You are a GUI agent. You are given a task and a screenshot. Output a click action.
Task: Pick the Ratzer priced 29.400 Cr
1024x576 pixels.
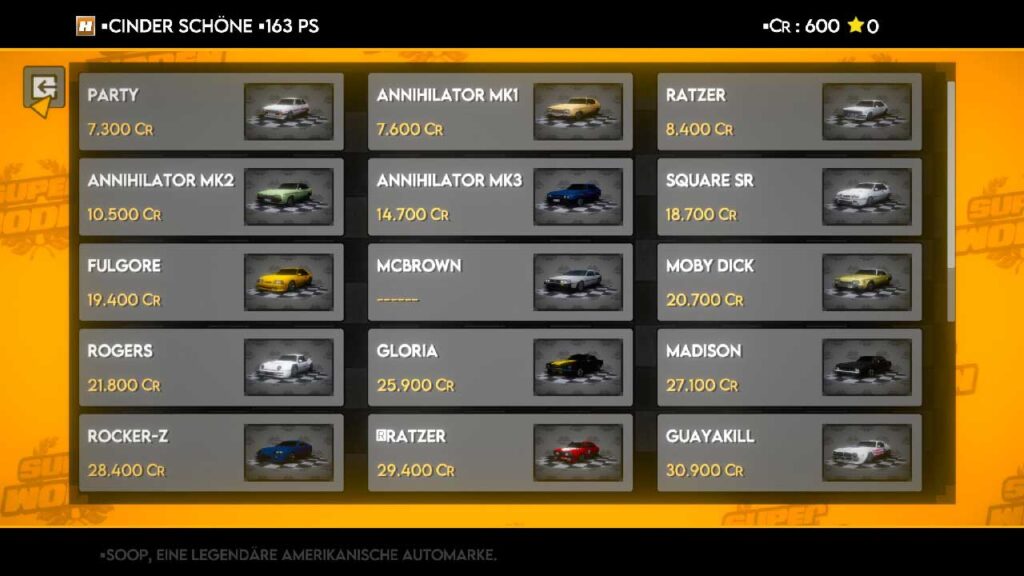500,452
